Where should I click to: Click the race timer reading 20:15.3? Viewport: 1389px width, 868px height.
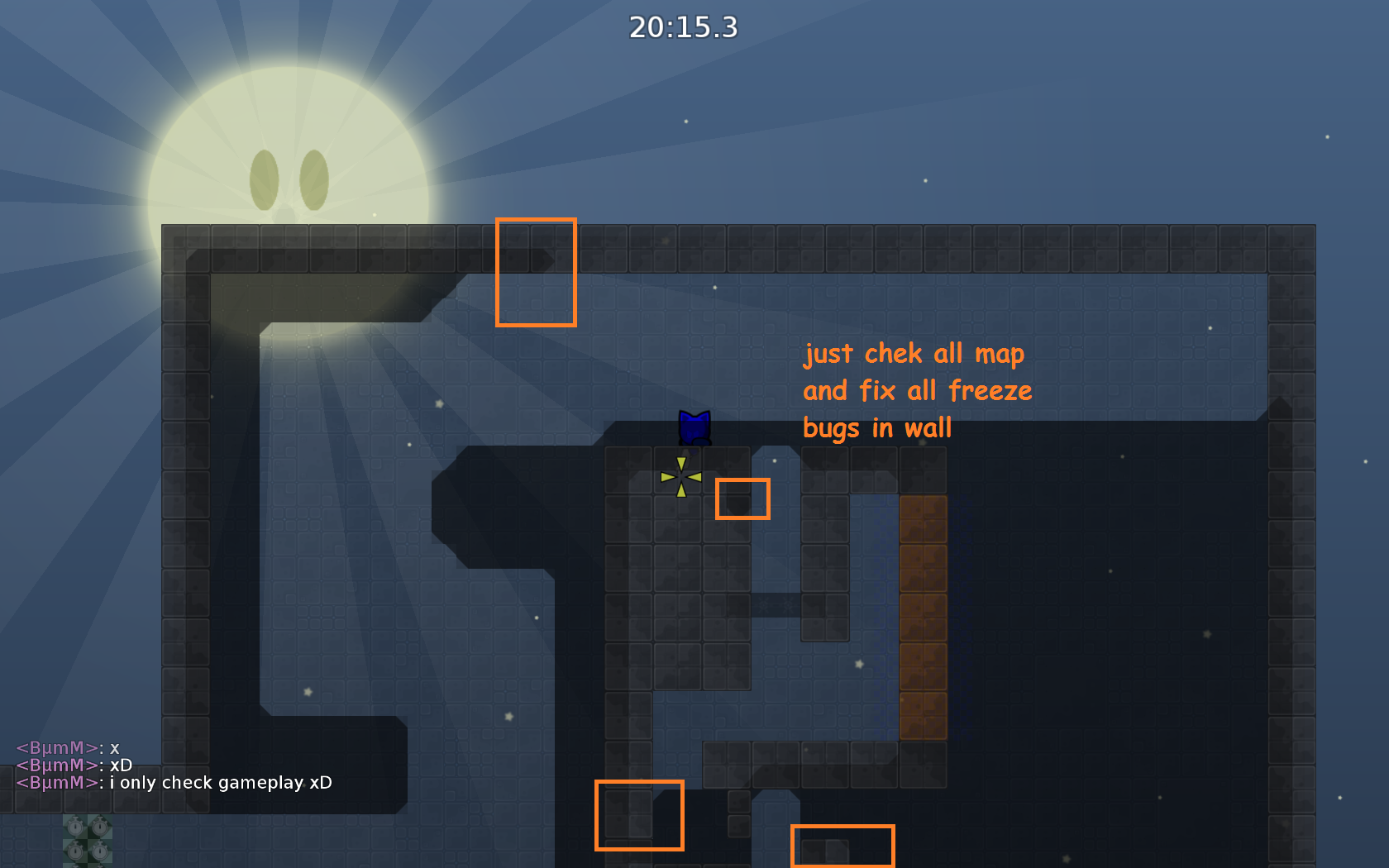click(681, 27)
